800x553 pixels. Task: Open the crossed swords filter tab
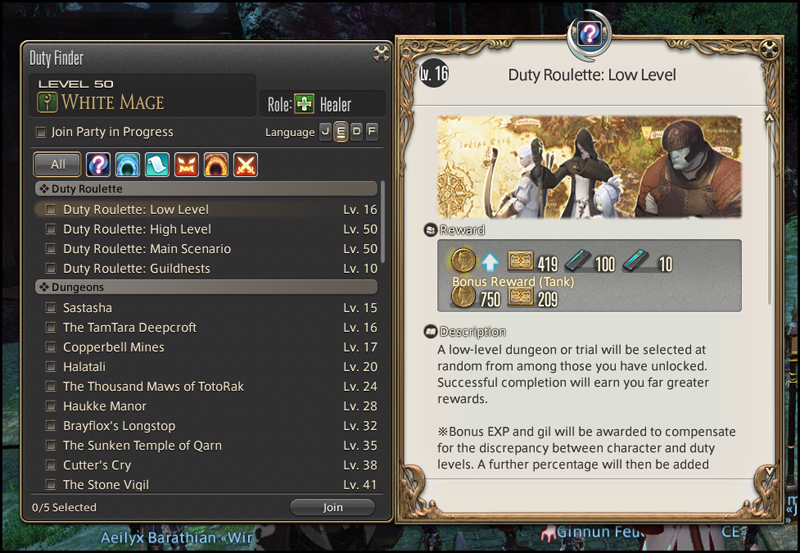click(x=245, y=164)
